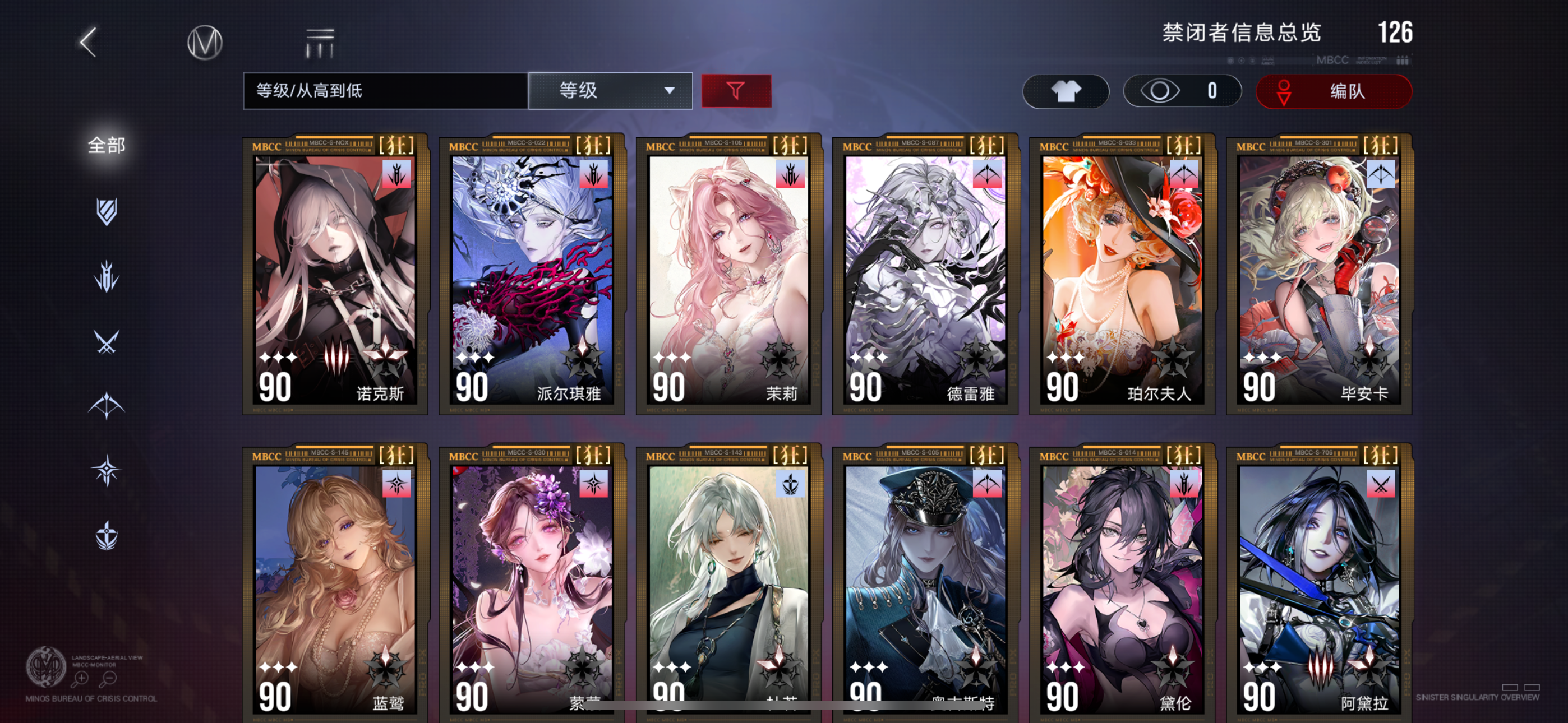The image size is (1568, 723).
Task: Open the red filter funnel
Action: pos(736,91)
